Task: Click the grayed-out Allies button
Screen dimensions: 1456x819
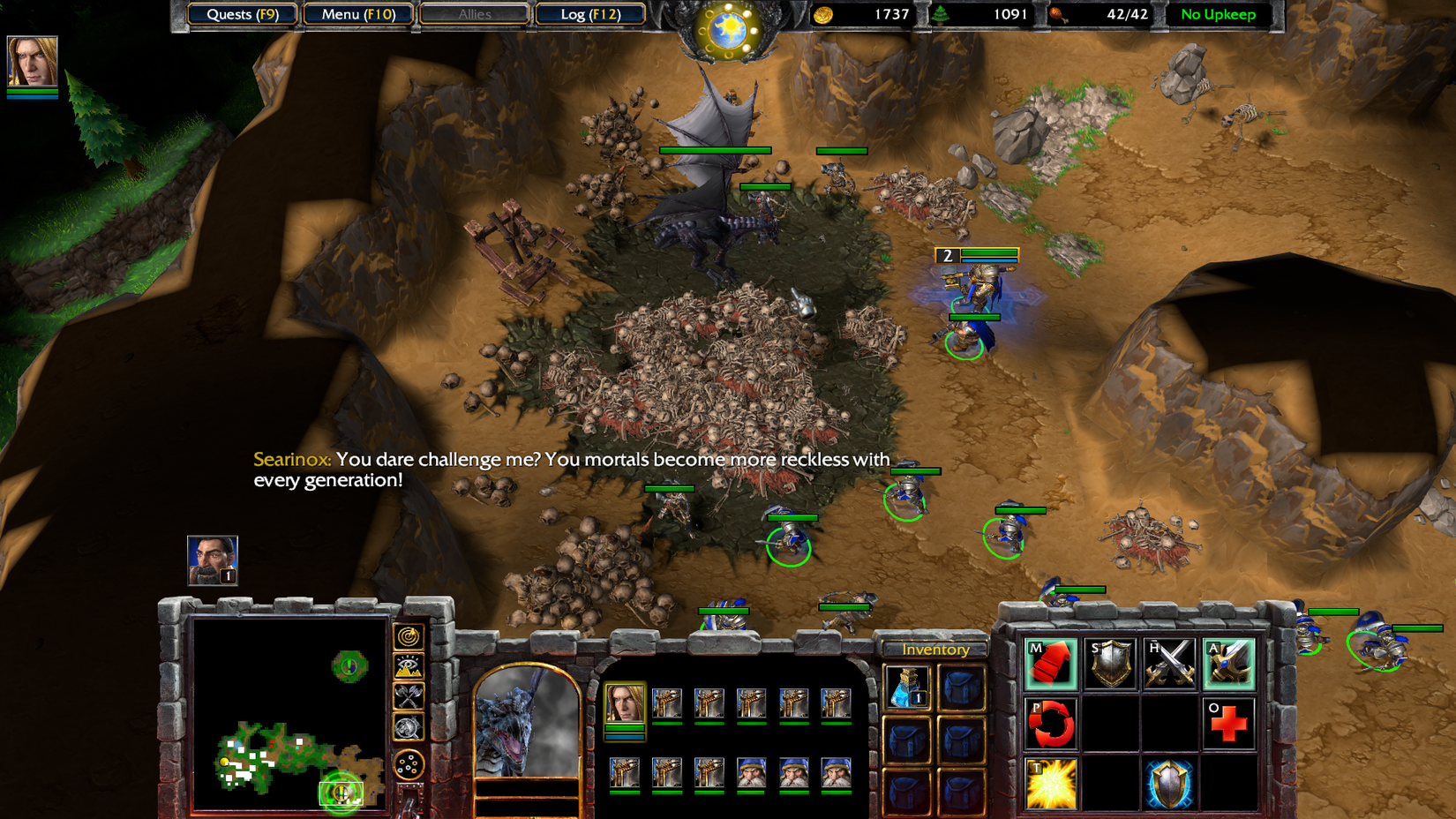Action: coord(474,14)
